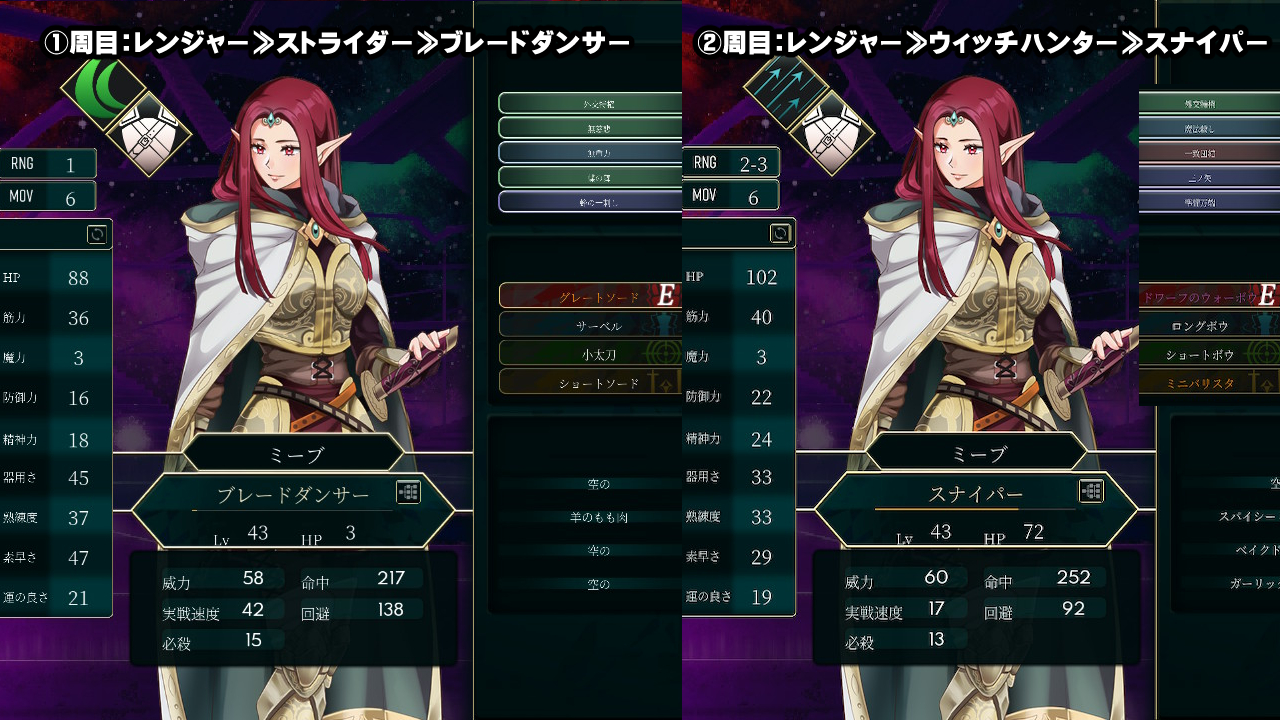1280x720 pixels.
Task: Open the grid icon beside スナイパー
Action: tap(1091, 490)
